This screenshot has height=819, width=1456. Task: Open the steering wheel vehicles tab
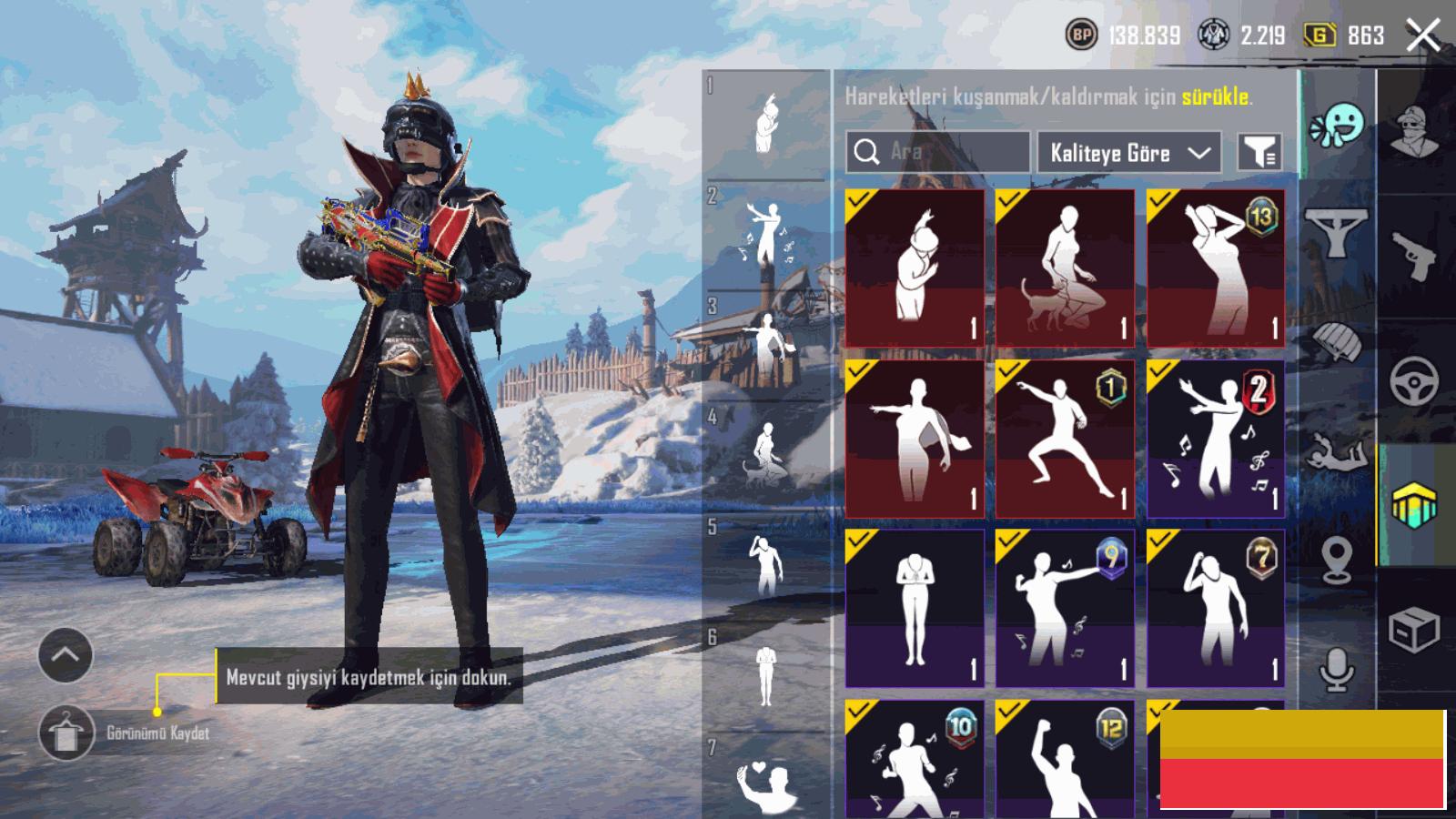click(1413, 380)
